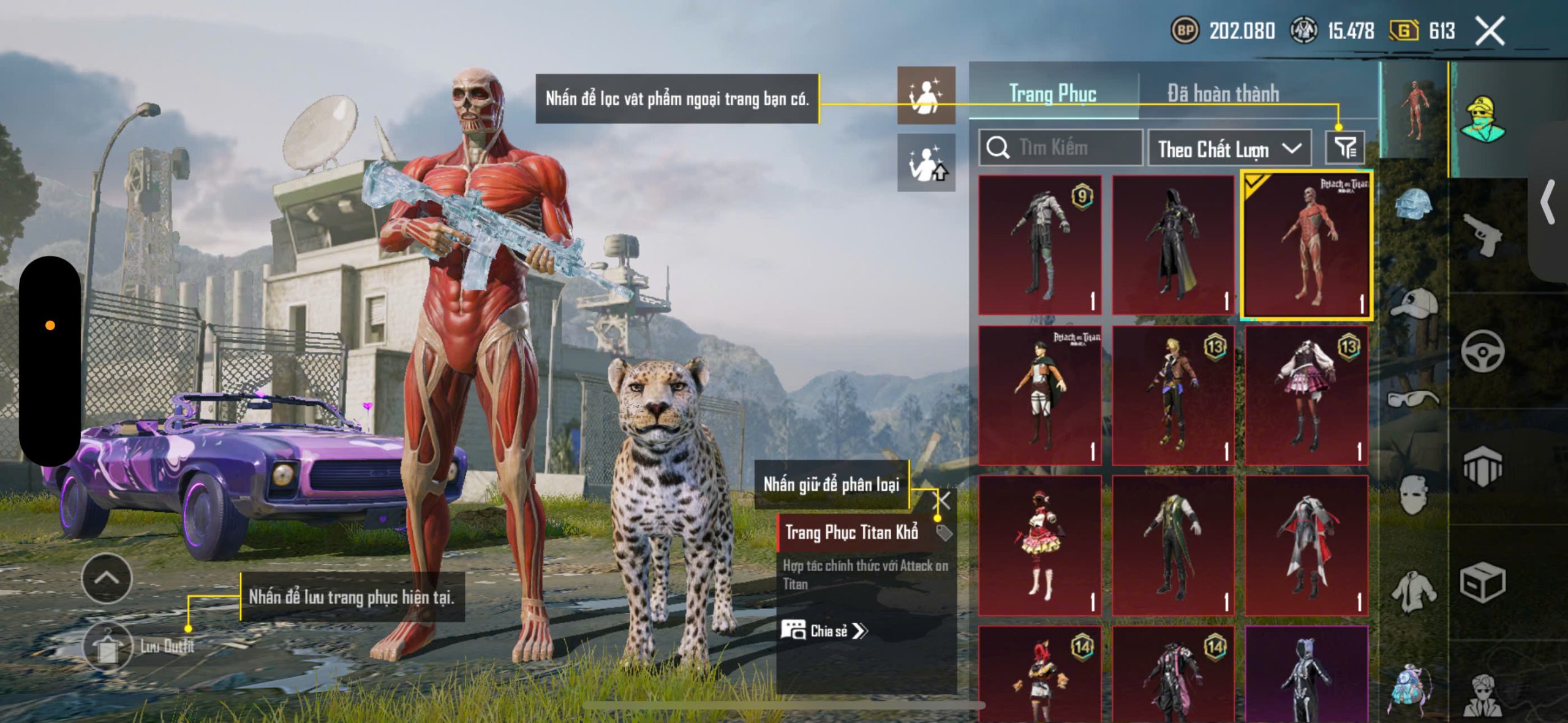Open the pistol weapon skins category
1568x723 pixels.
pyautogui.click(x=1482, y=236)
